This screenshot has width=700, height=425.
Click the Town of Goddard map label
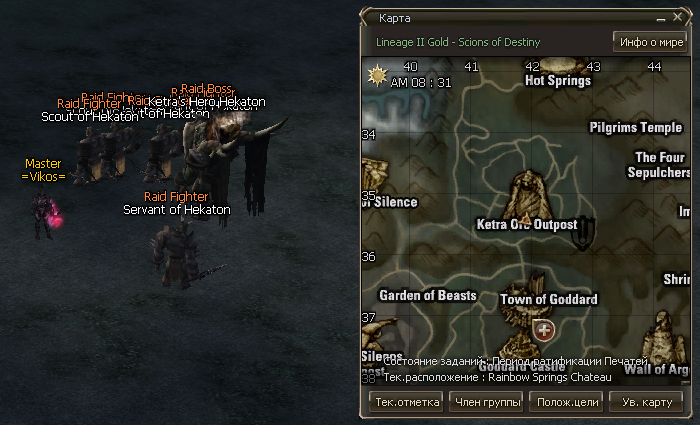(548, 299)
